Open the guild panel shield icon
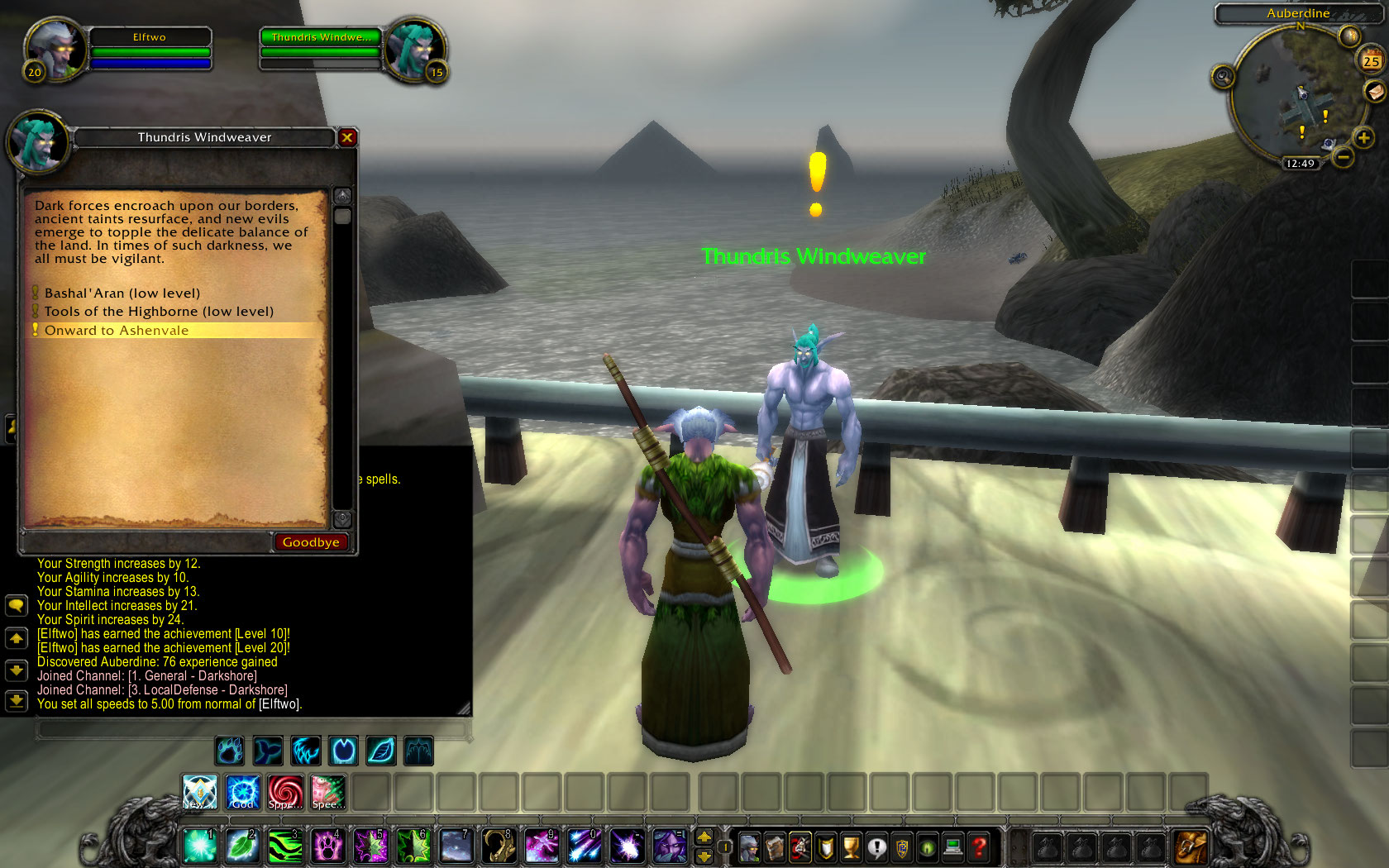 point(902,847)
